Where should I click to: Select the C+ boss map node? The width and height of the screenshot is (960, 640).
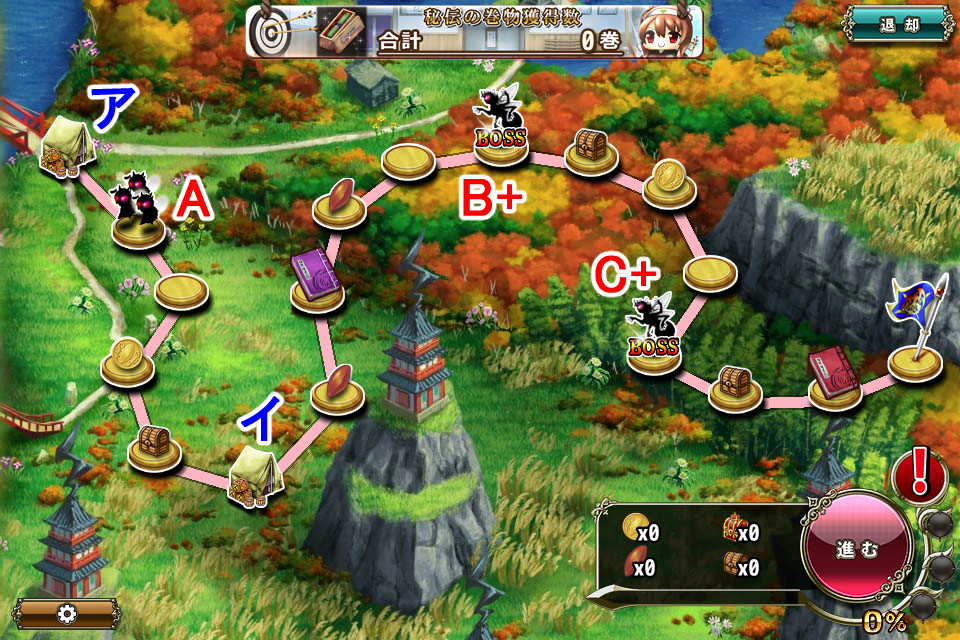click(x=653, y=335)
